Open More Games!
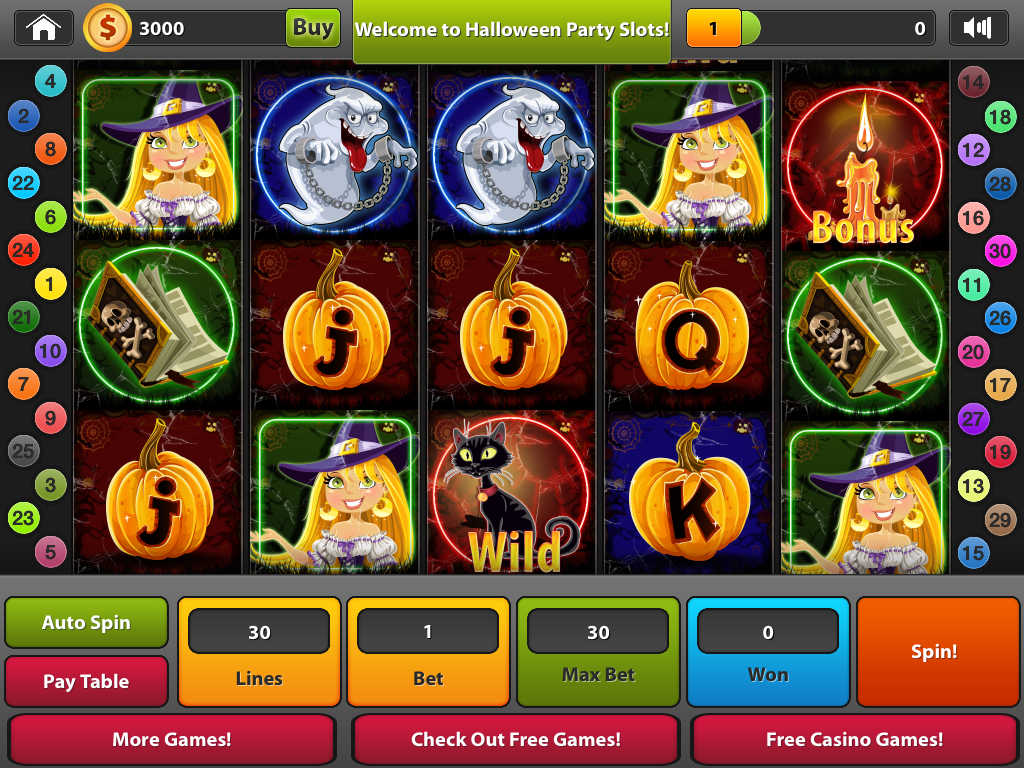This screenshot has height=768, width=1024. click(x=172, y=740)
